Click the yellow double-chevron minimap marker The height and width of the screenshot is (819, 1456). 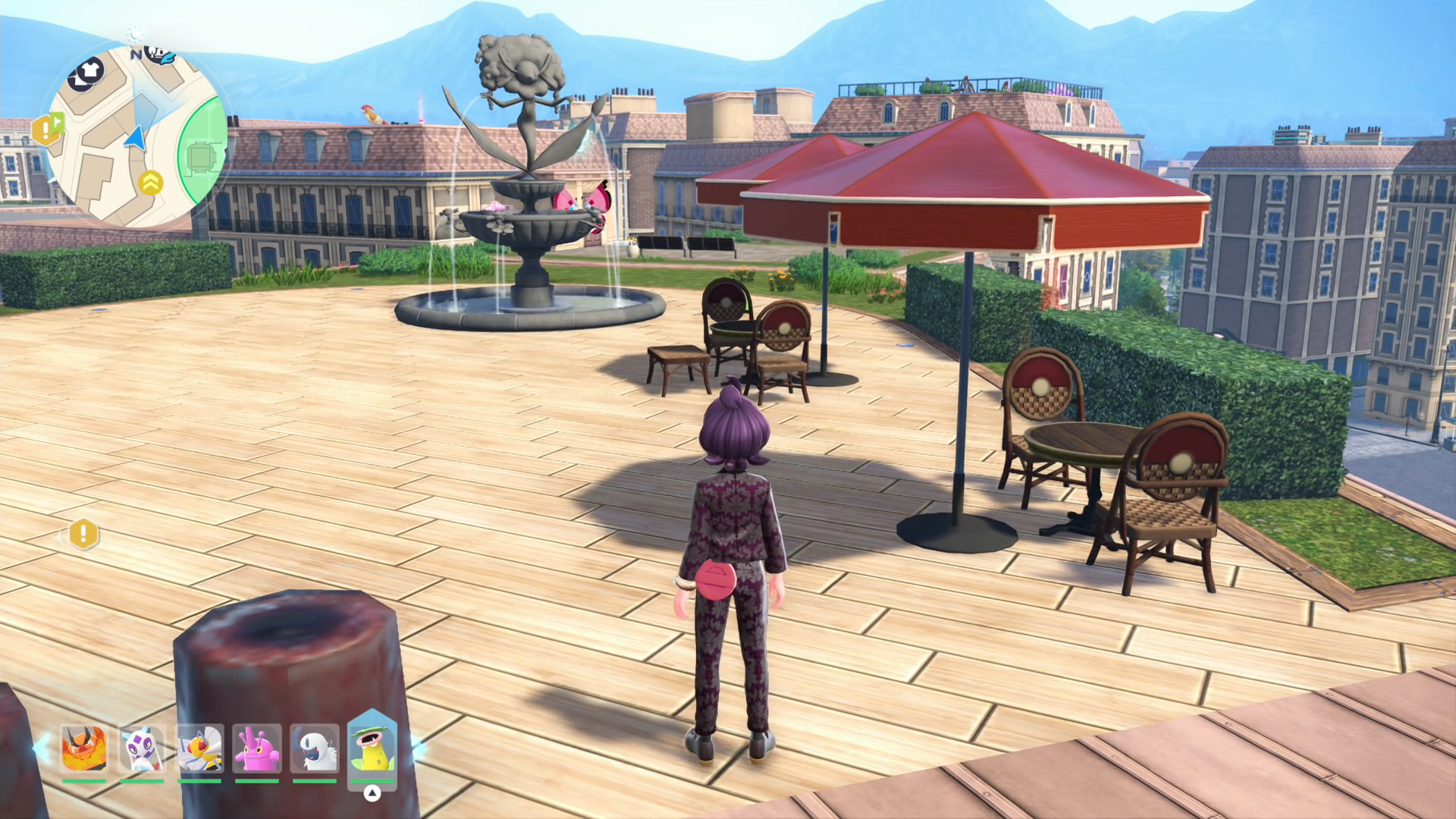tap(151, 183)
